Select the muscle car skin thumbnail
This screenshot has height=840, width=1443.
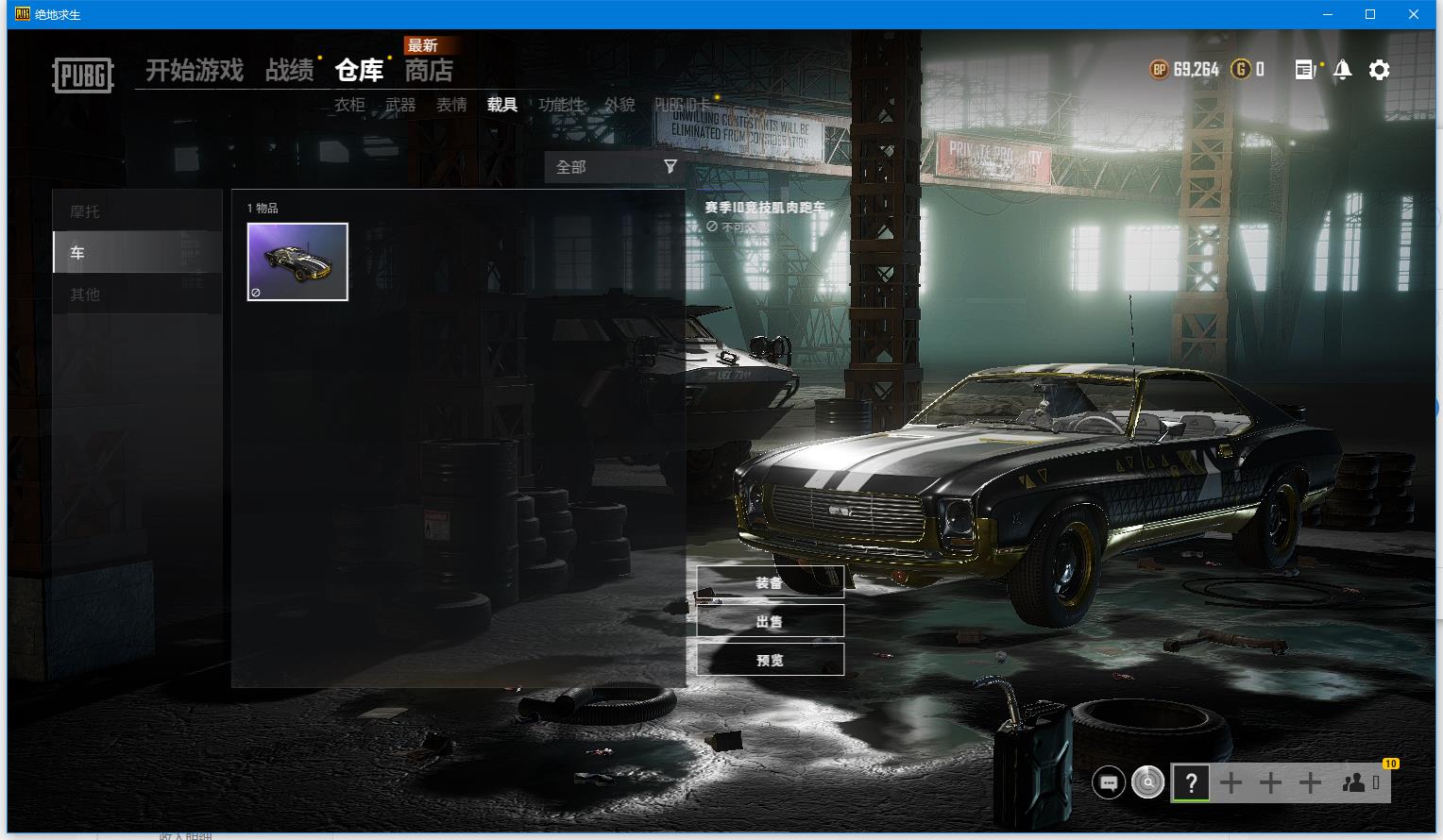click(297, 261)
